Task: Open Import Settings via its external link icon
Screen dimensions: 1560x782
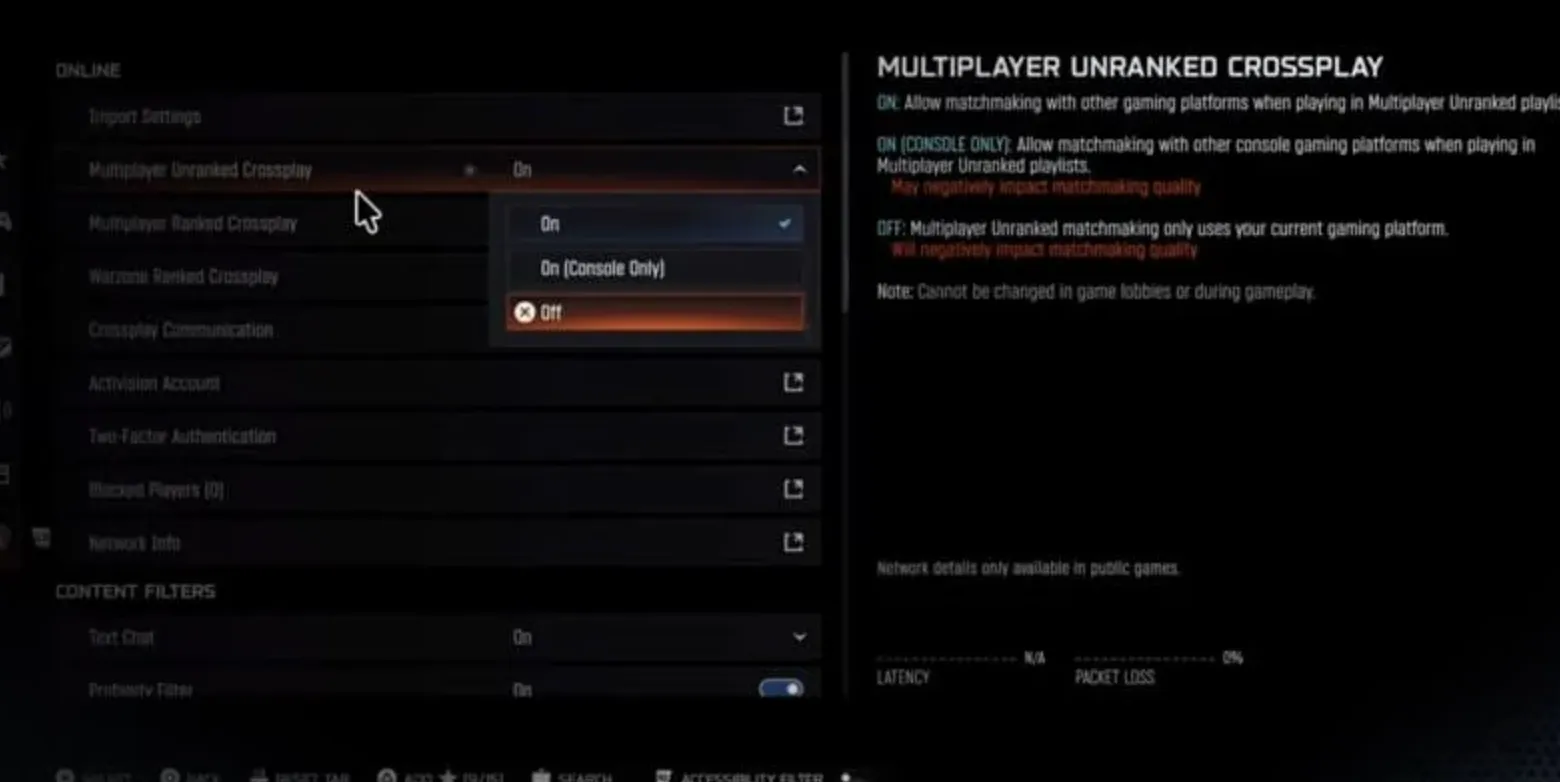Action: coord(792,116)
